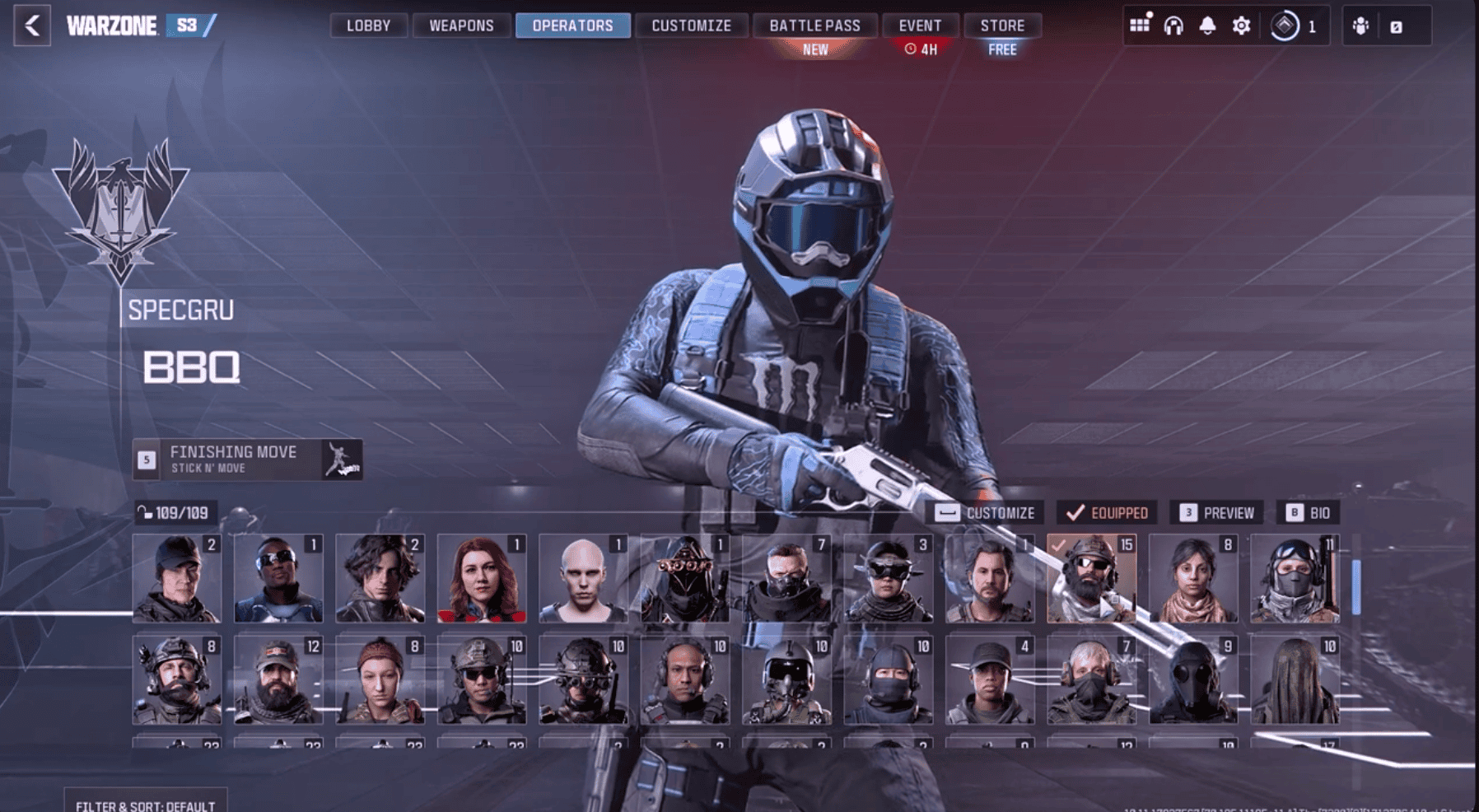Screen dimensions: 1479x812
Task: Switch to the WEAPONS tab
Action: (460, 26)
